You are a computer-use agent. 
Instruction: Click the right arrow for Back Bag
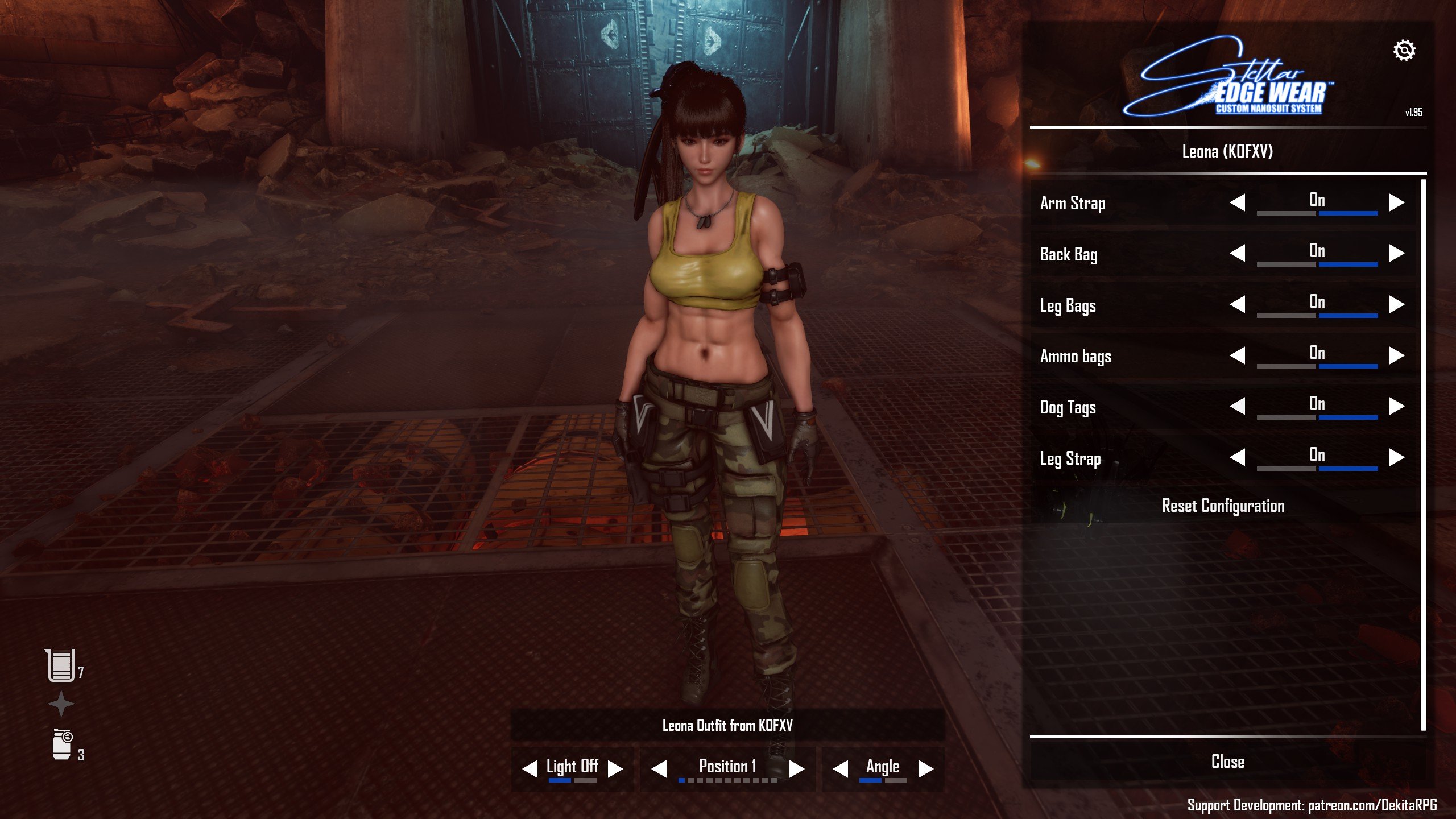click(1396, 253)
